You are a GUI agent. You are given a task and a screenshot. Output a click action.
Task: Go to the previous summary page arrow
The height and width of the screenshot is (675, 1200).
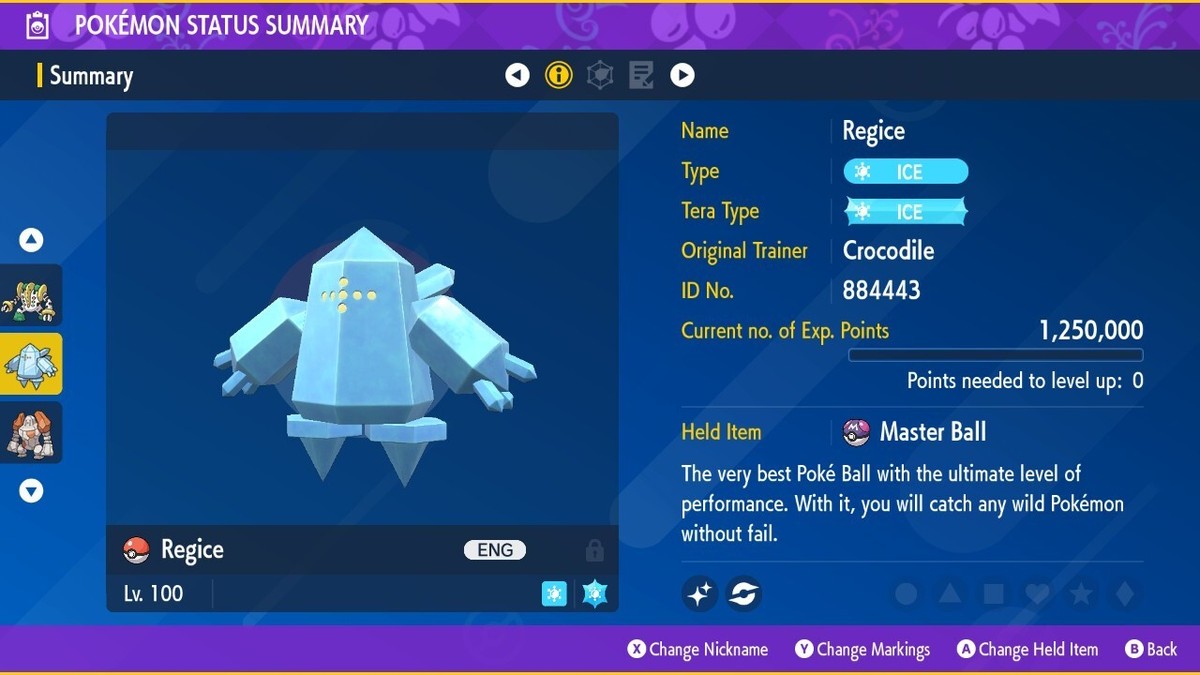(x=517, y=75)
